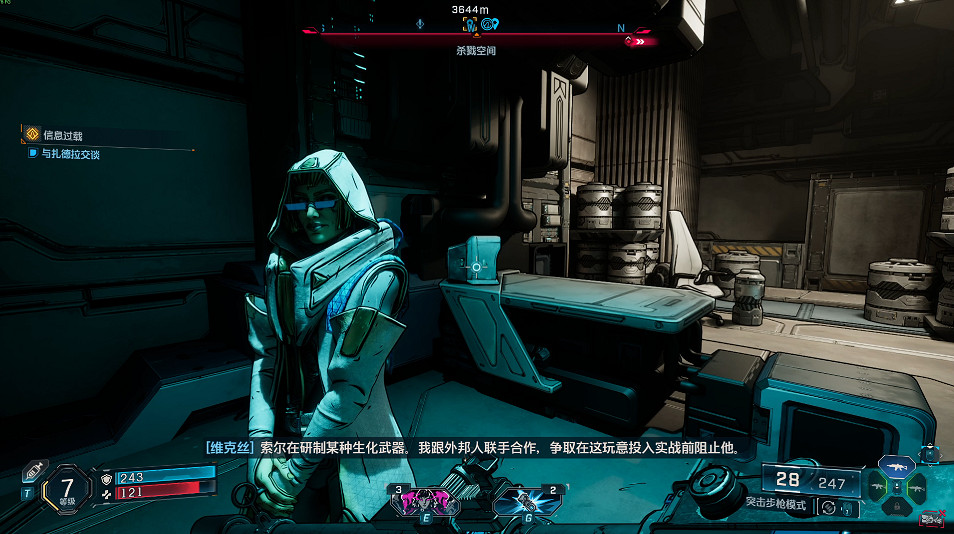This screenshot has width=954, height=534.
Task: Open the 信息过载 quest tracker entry
Action: (x=62, y=134)
